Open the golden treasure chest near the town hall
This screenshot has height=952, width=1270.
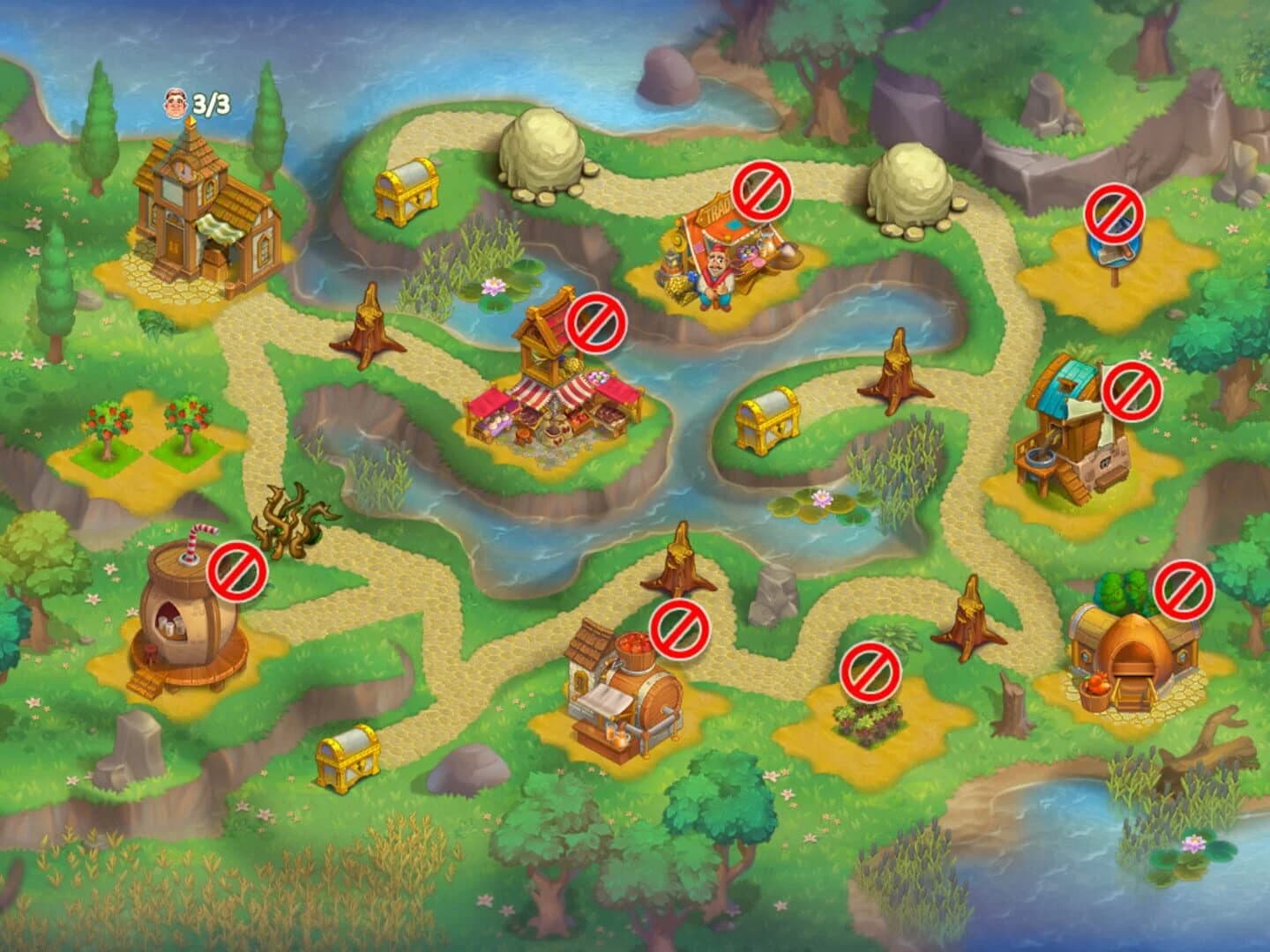tap(406, 190)
